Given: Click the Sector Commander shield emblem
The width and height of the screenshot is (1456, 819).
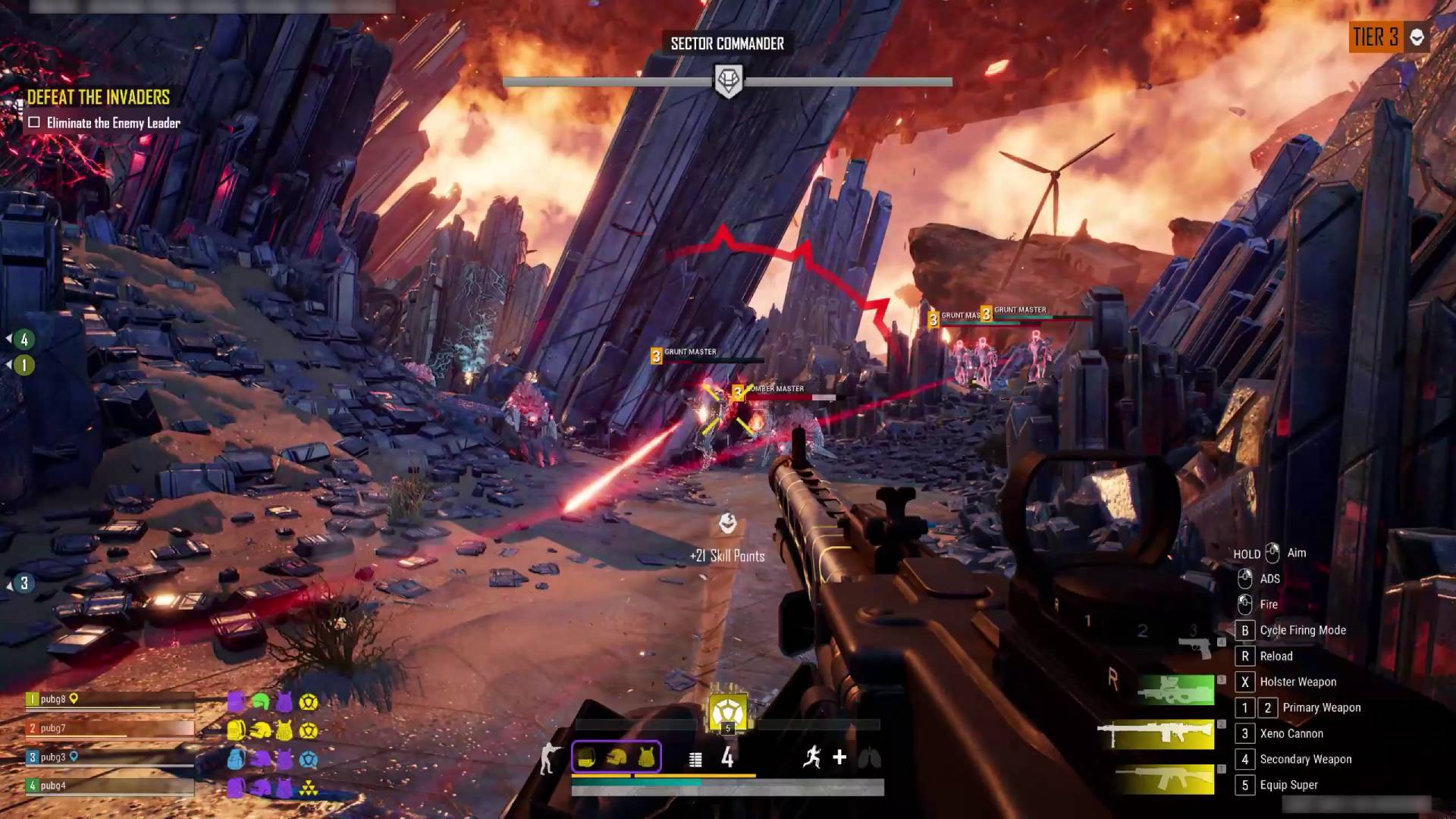Looking at the screenshot, I should point(728,80).
